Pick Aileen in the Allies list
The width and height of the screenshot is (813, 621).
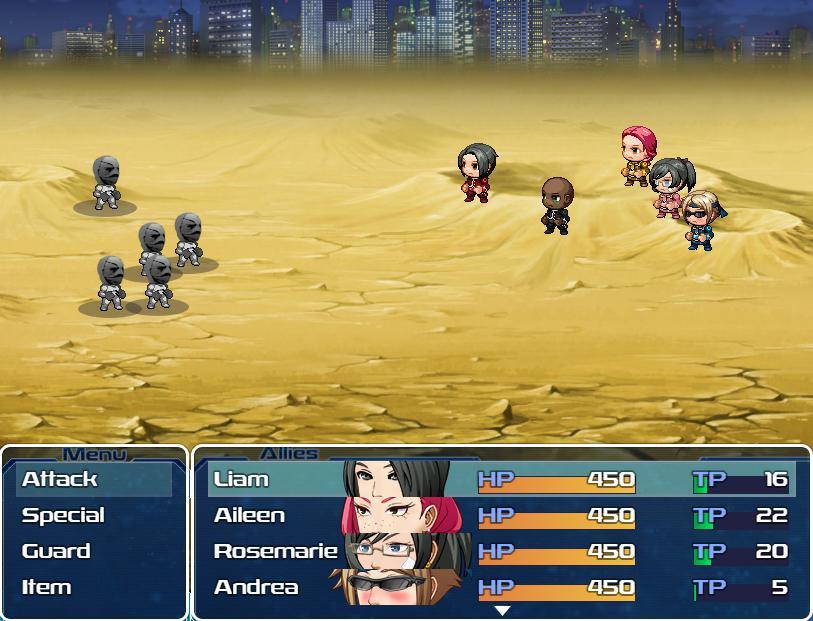pyautogui.click(x=501, y=515)
